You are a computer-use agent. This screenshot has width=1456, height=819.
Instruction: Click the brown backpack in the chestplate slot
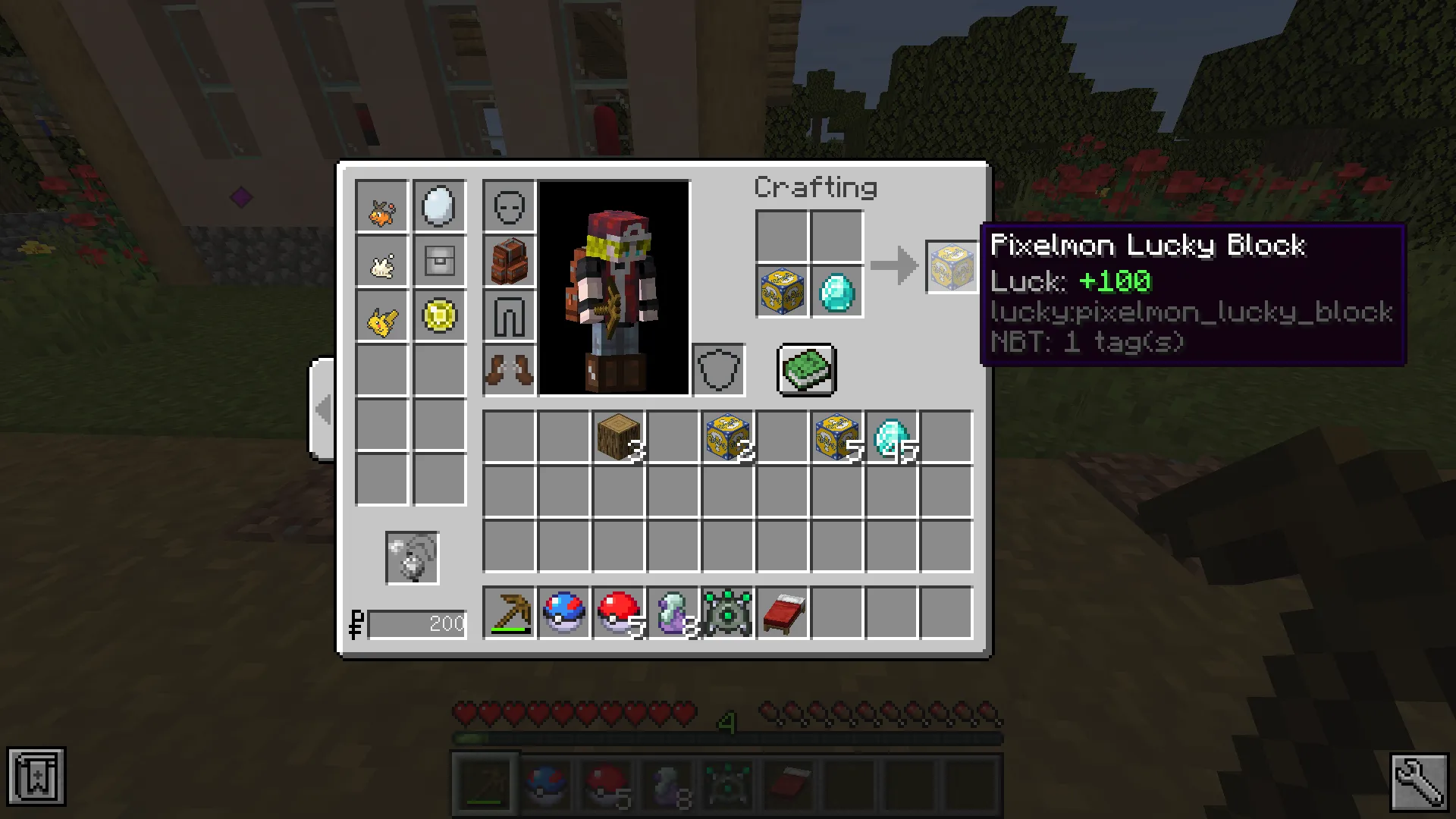509,260
